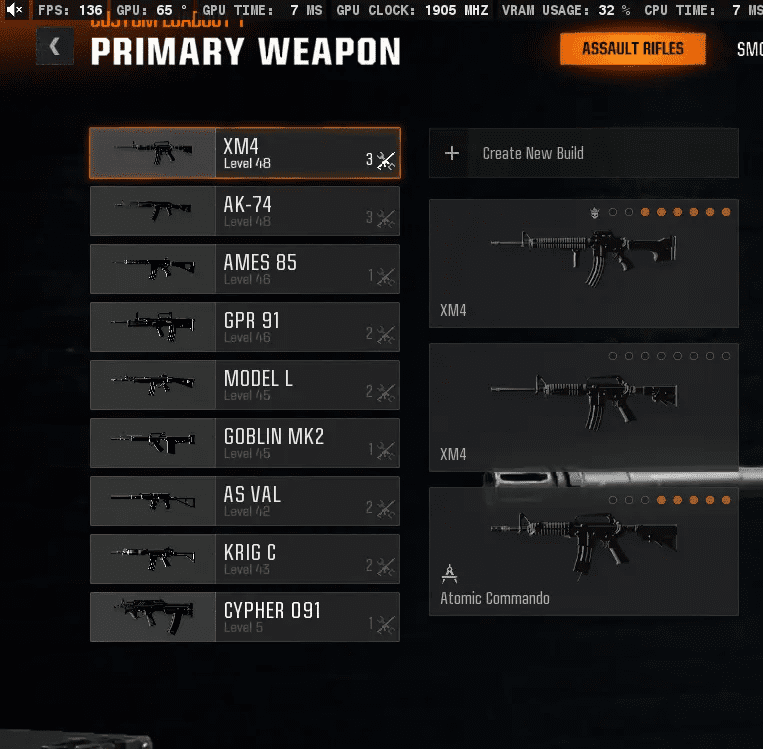Click Create New Build
763x749 pixels.
click(x=583, y=153)
